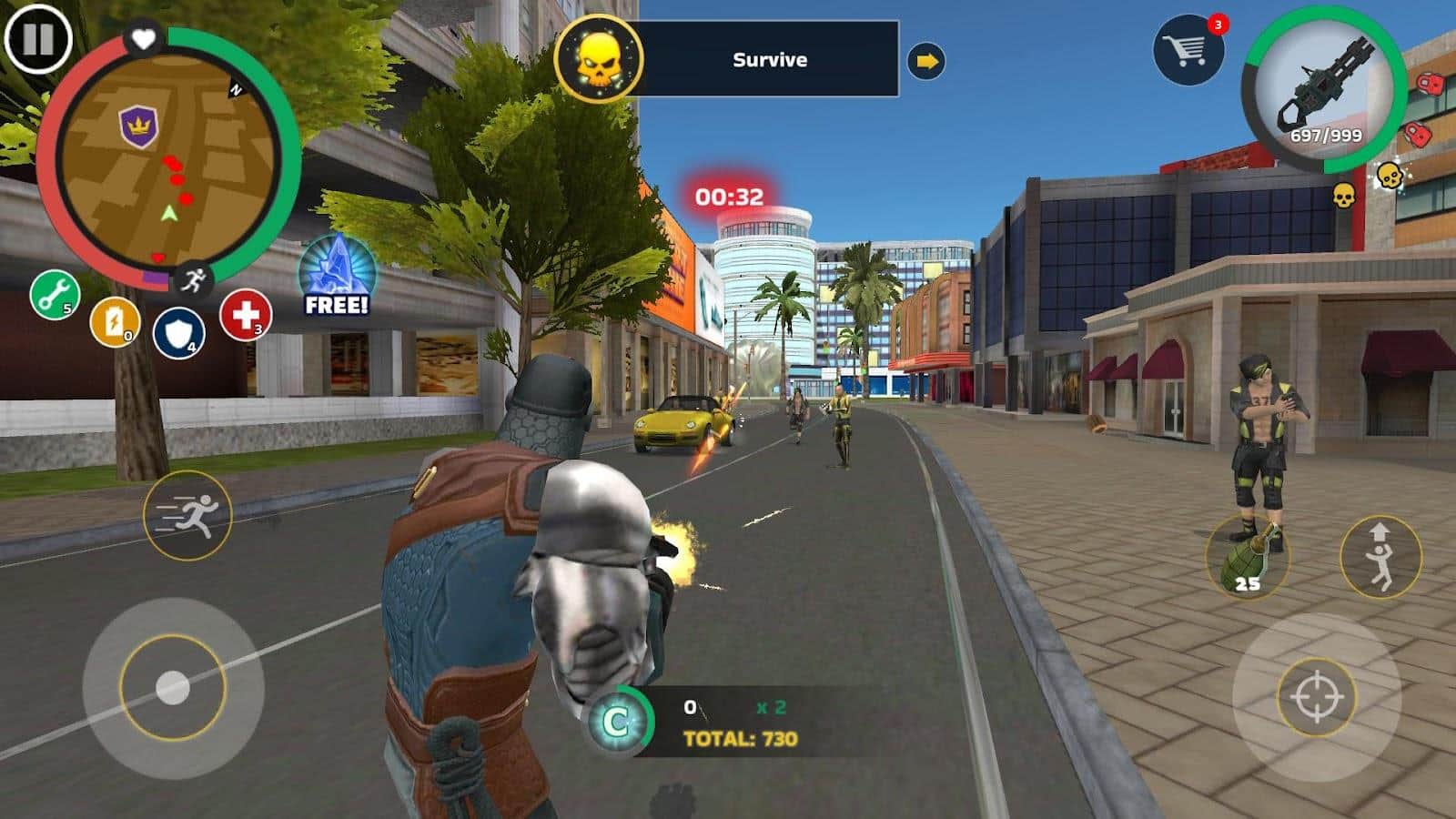Activate the blue shield armor item
The width and height of the screenshot is (1456, 819).
[178, 333]
